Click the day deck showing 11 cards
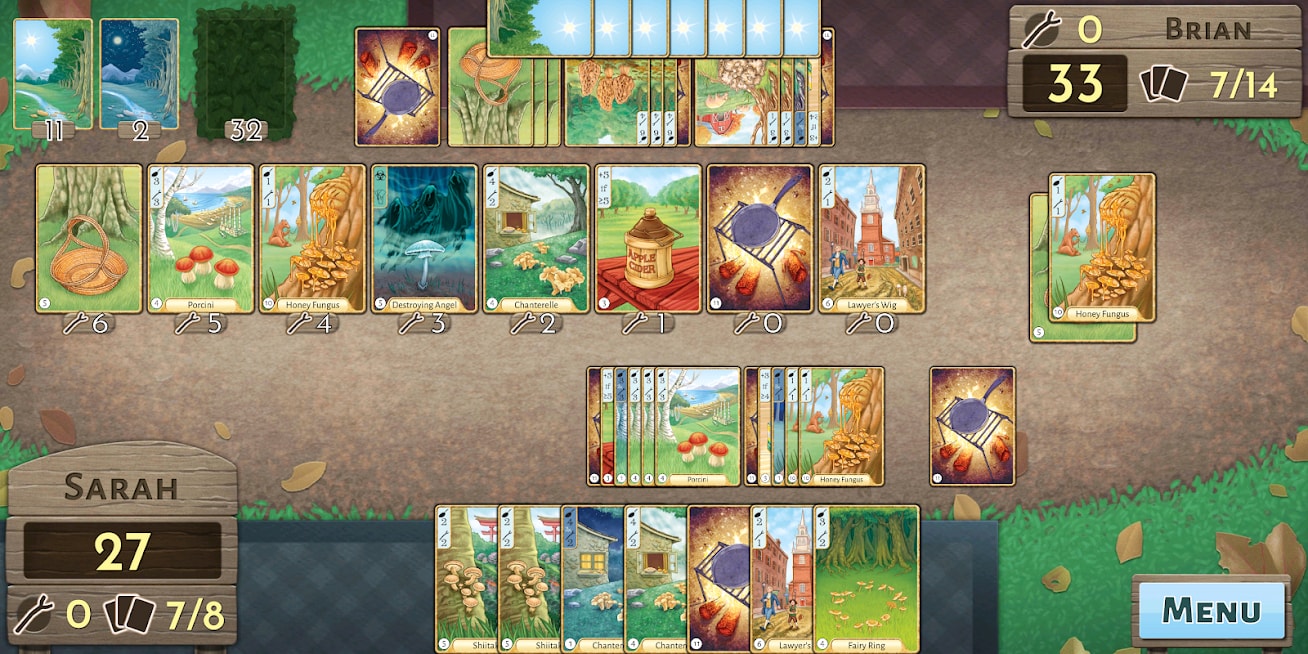The height and width of the screenshot is (654, 1308). point(53,74)
